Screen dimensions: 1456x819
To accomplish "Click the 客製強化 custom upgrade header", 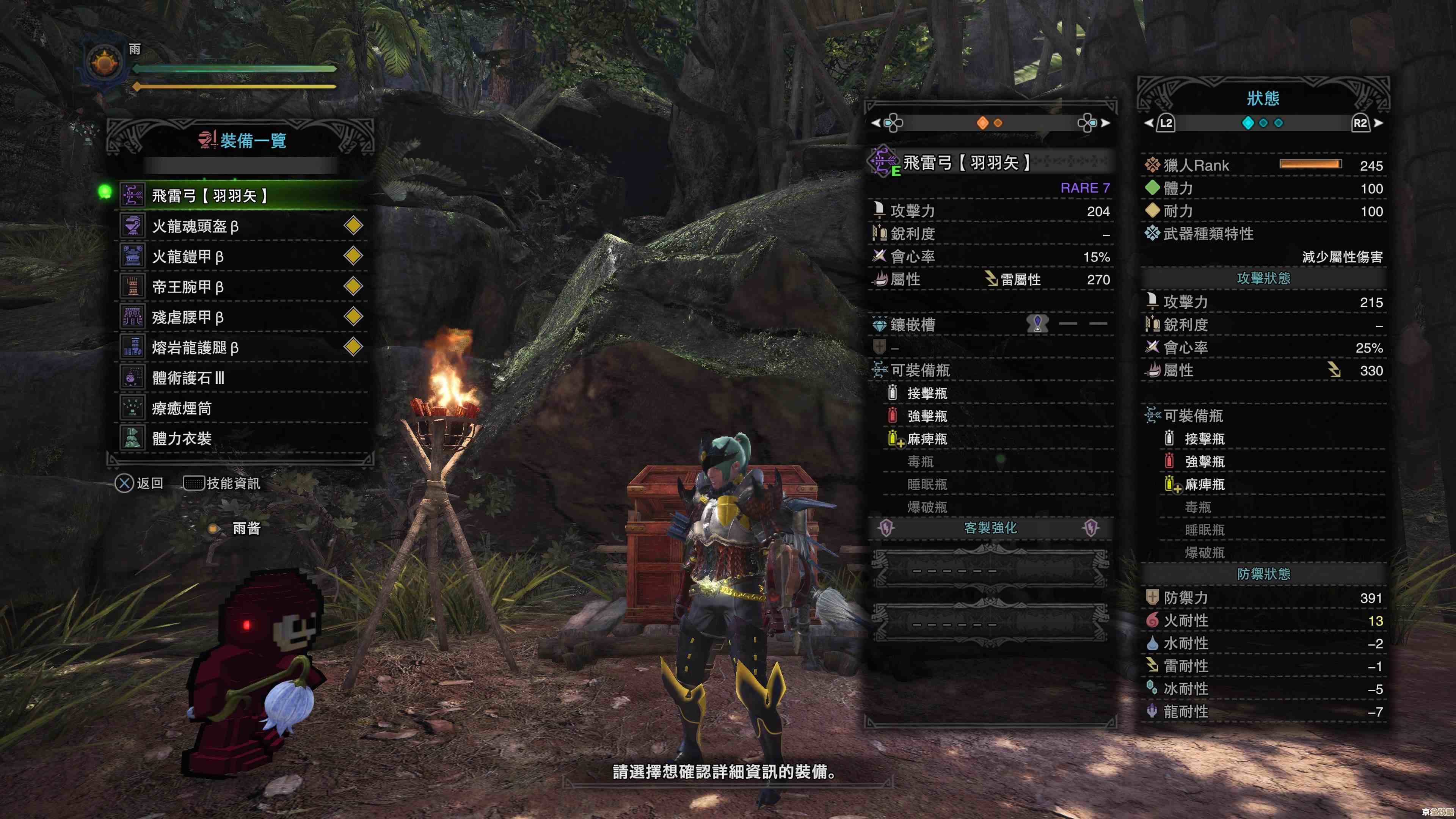I will 990,528.
